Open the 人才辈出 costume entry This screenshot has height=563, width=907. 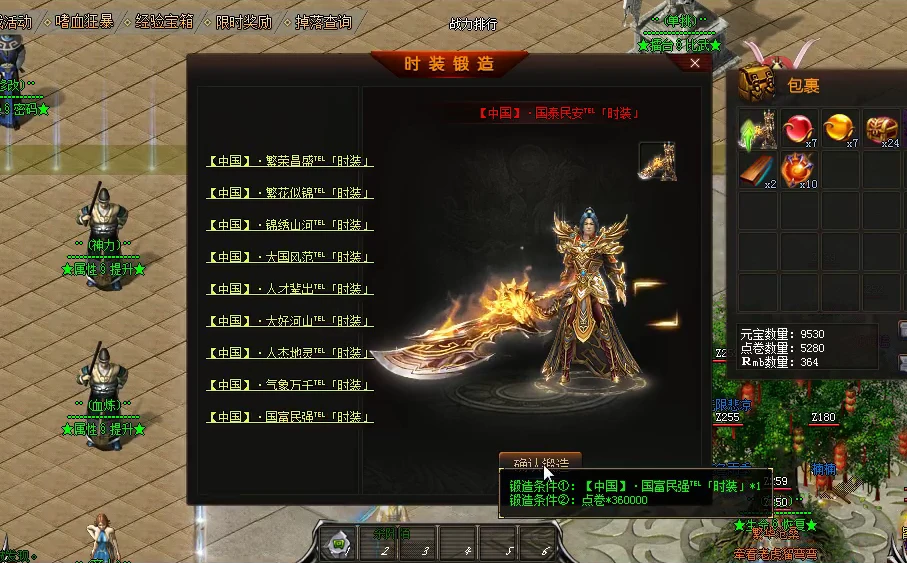(290, 289)
